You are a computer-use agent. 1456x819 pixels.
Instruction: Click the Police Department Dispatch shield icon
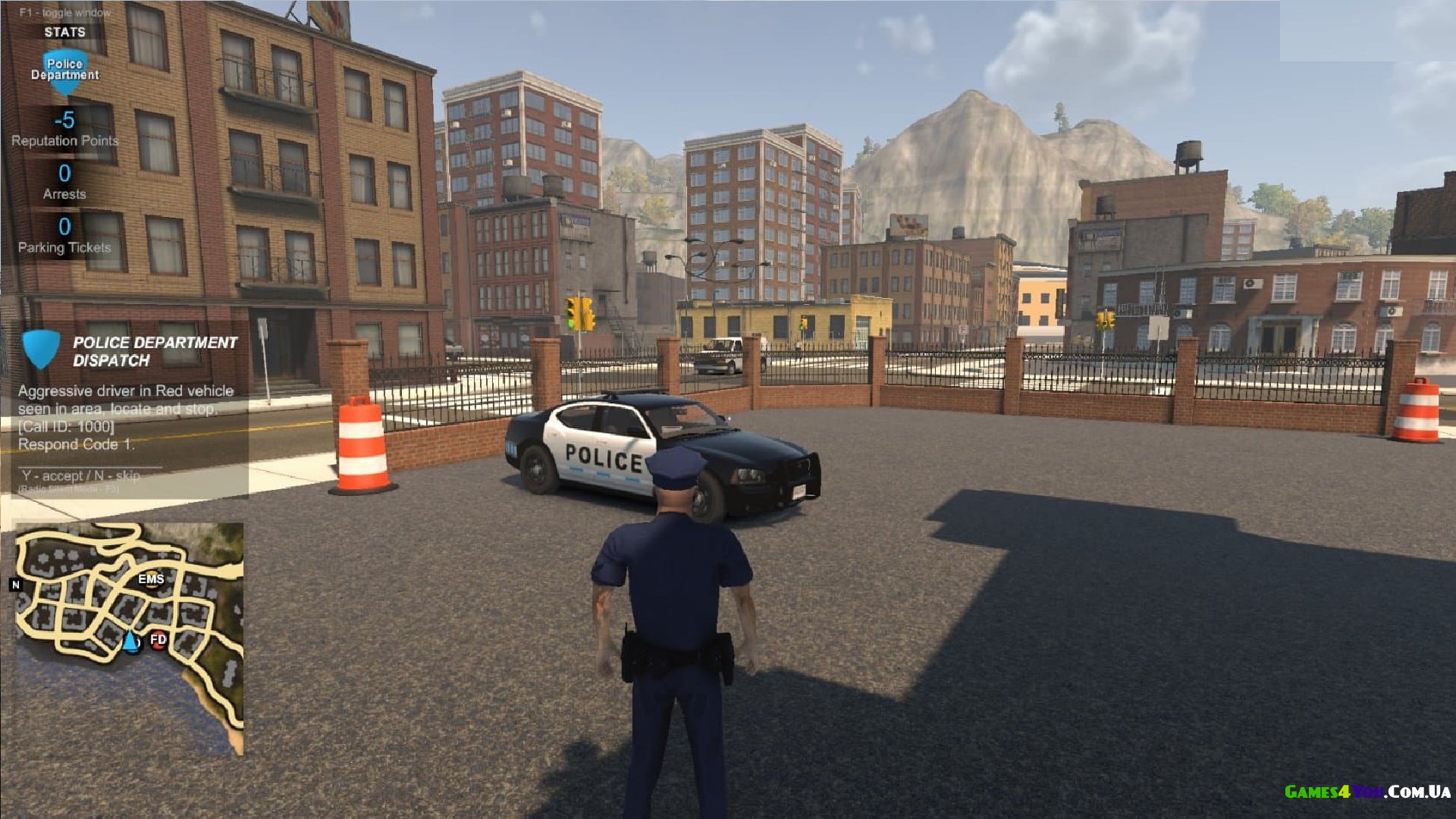pos(41,349)
